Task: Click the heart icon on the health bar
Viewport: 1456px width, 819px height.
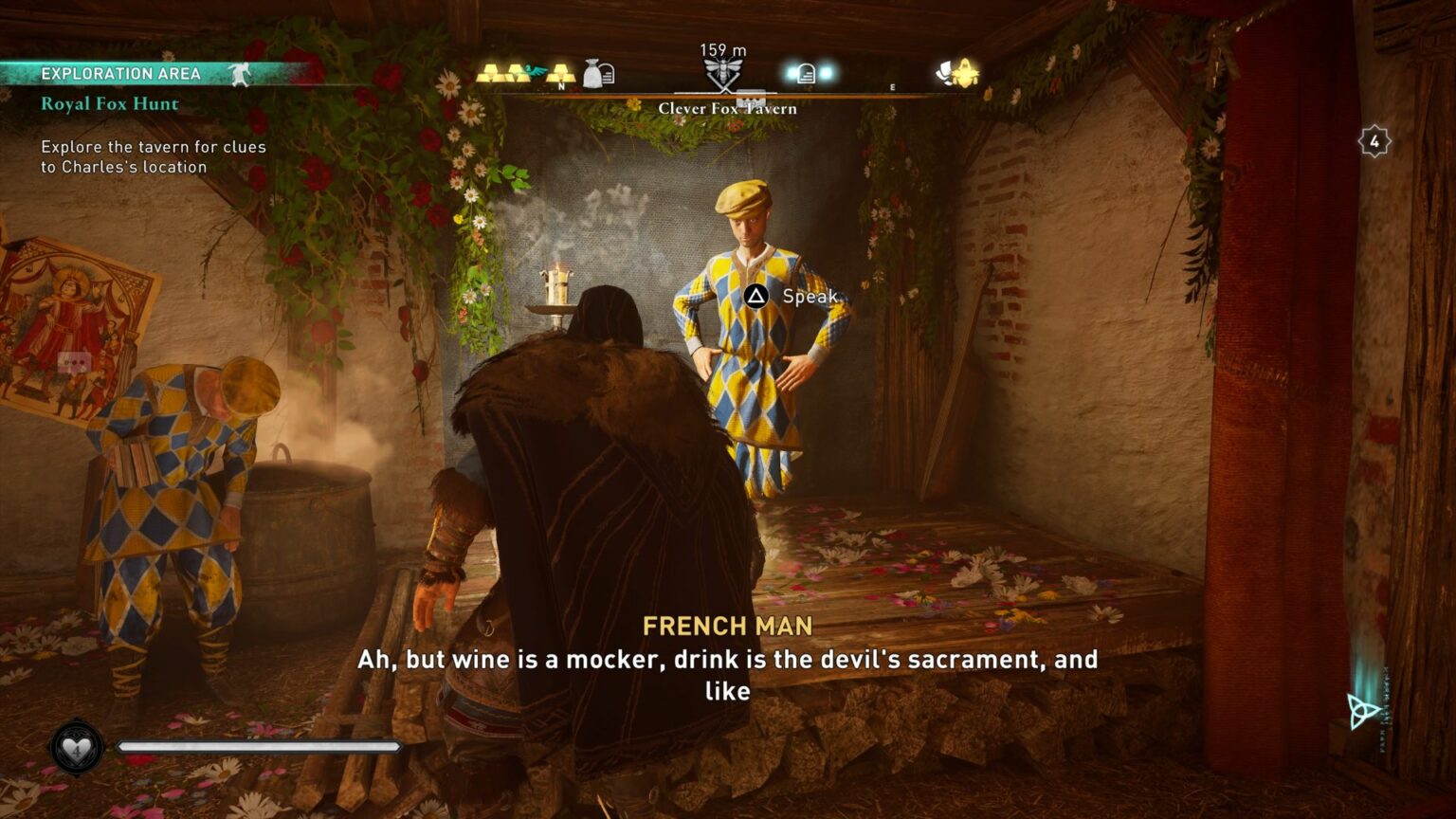Action: pos(75,749)
